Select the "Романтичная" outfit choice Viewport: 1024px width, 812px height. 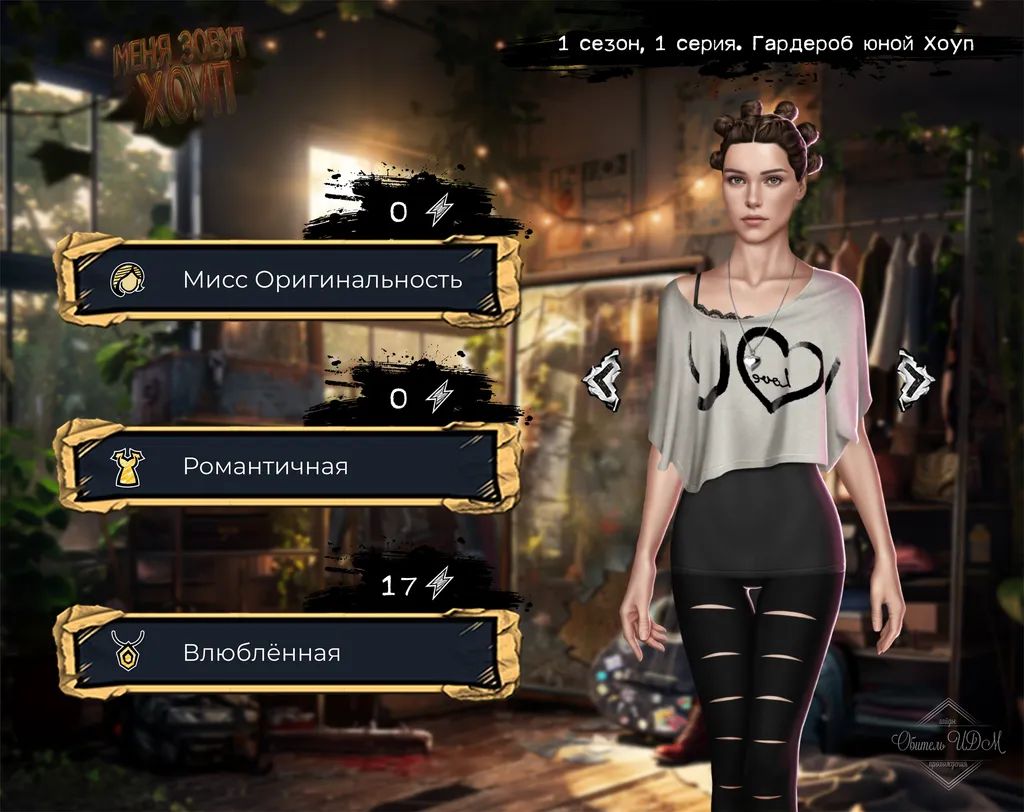click(x=289, y=466)
